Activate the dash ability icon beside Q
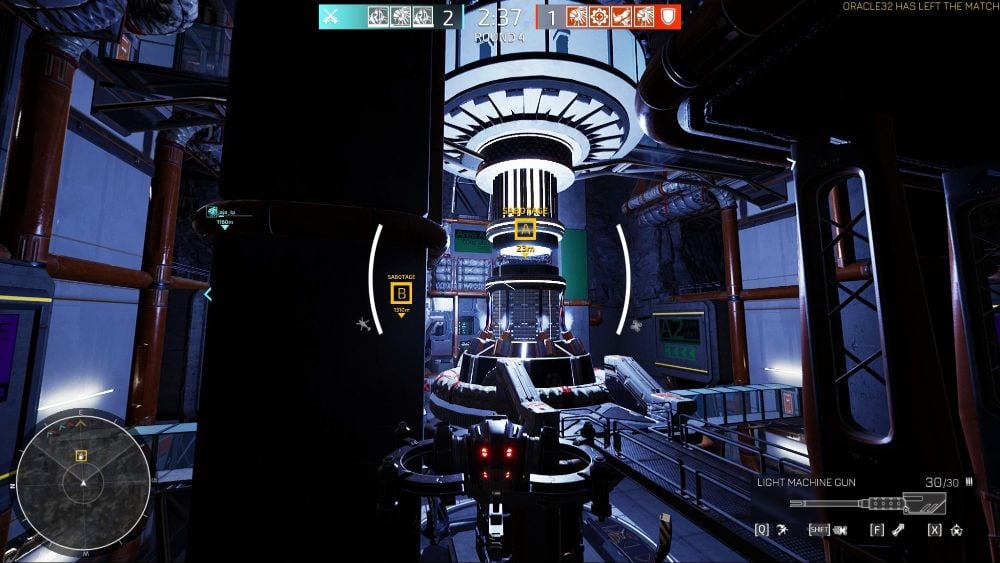This screenshot has height=563, width=1000. click(781, 529)
